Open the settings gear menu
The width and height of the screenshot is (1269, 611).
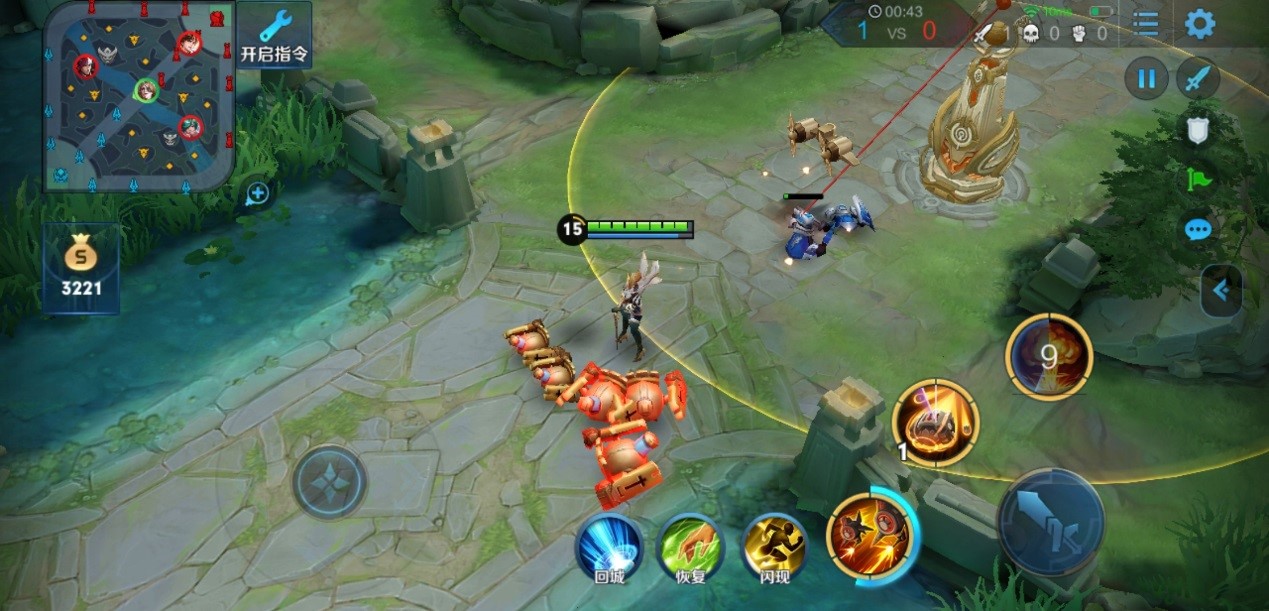(1199, 24)
